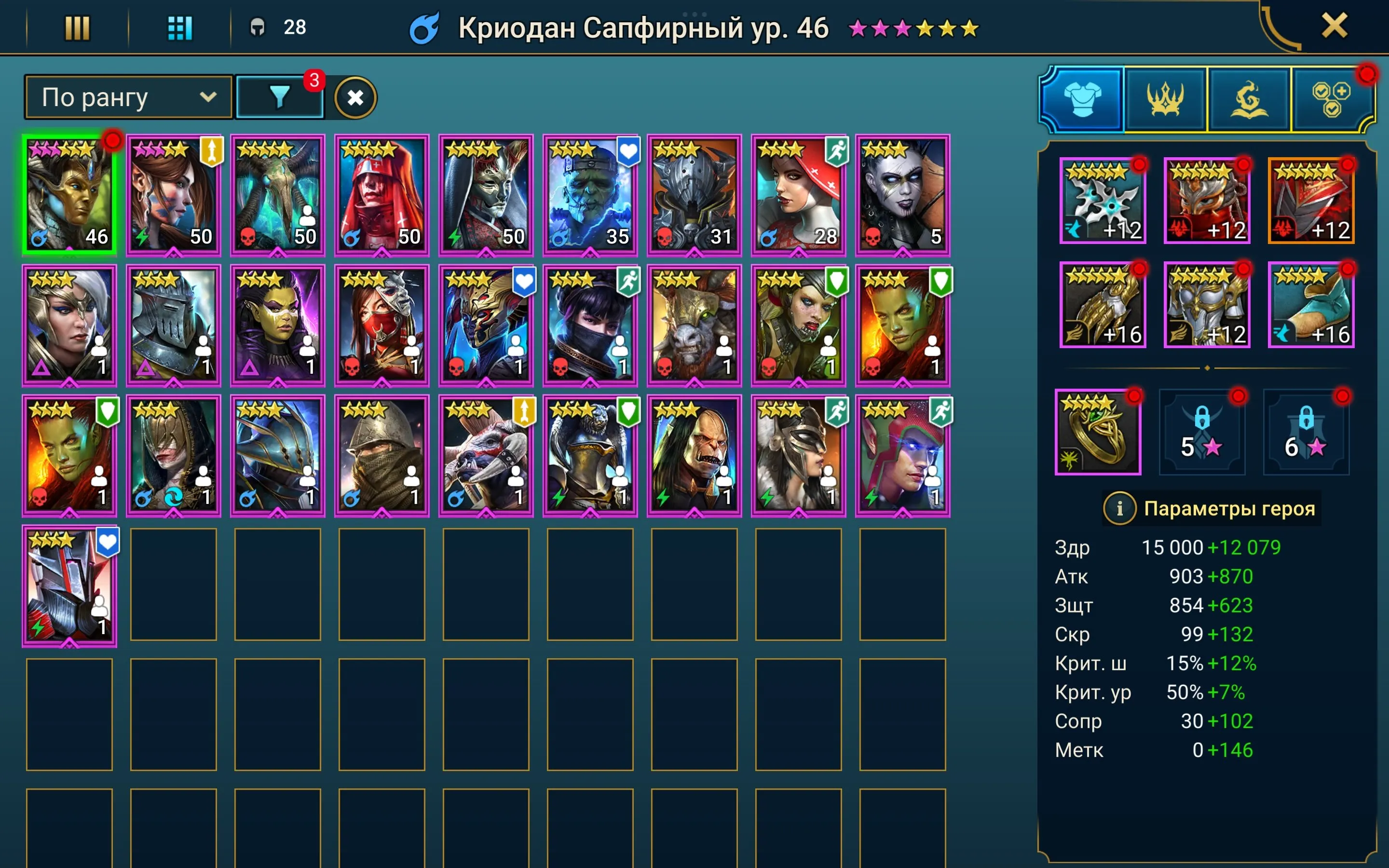Click the red shield artifact with orange border
The height and width of the screenshot is (868, 1389).
[x=1310, y=201]
